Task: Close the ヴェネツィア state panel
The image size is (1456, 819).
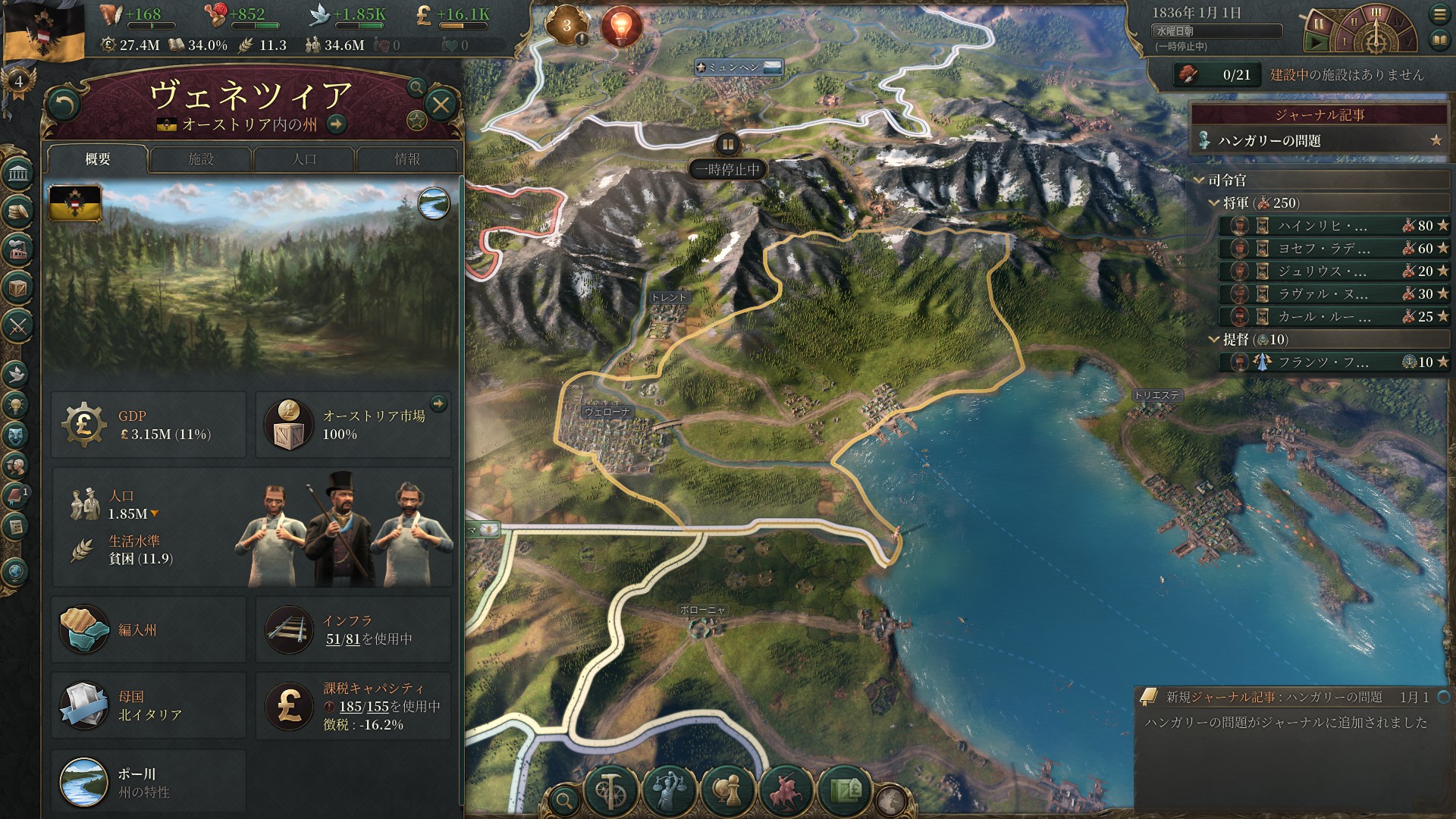Action: [441, 105]
